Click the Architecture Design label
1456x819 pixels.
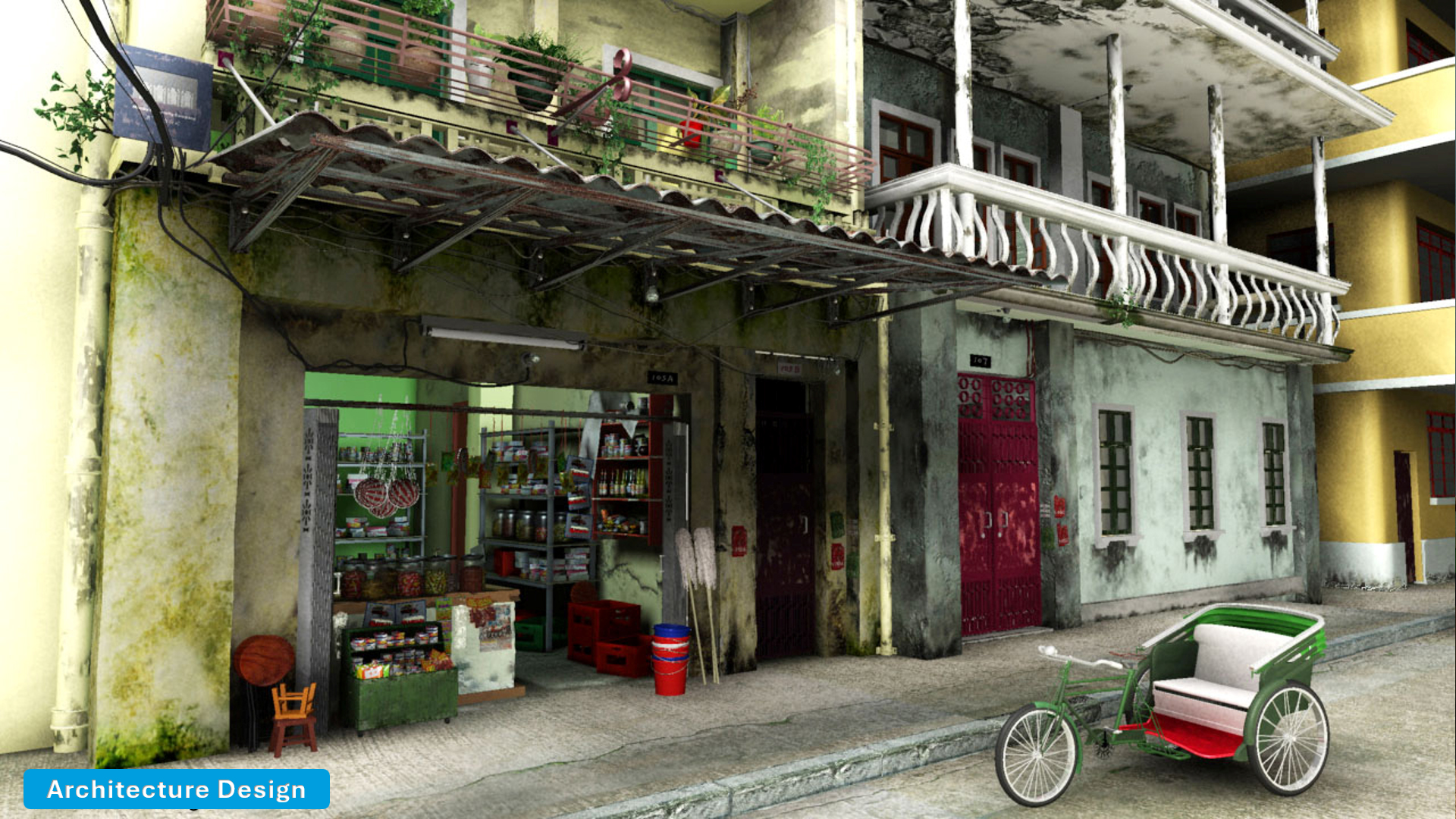(x=177, y=789)
